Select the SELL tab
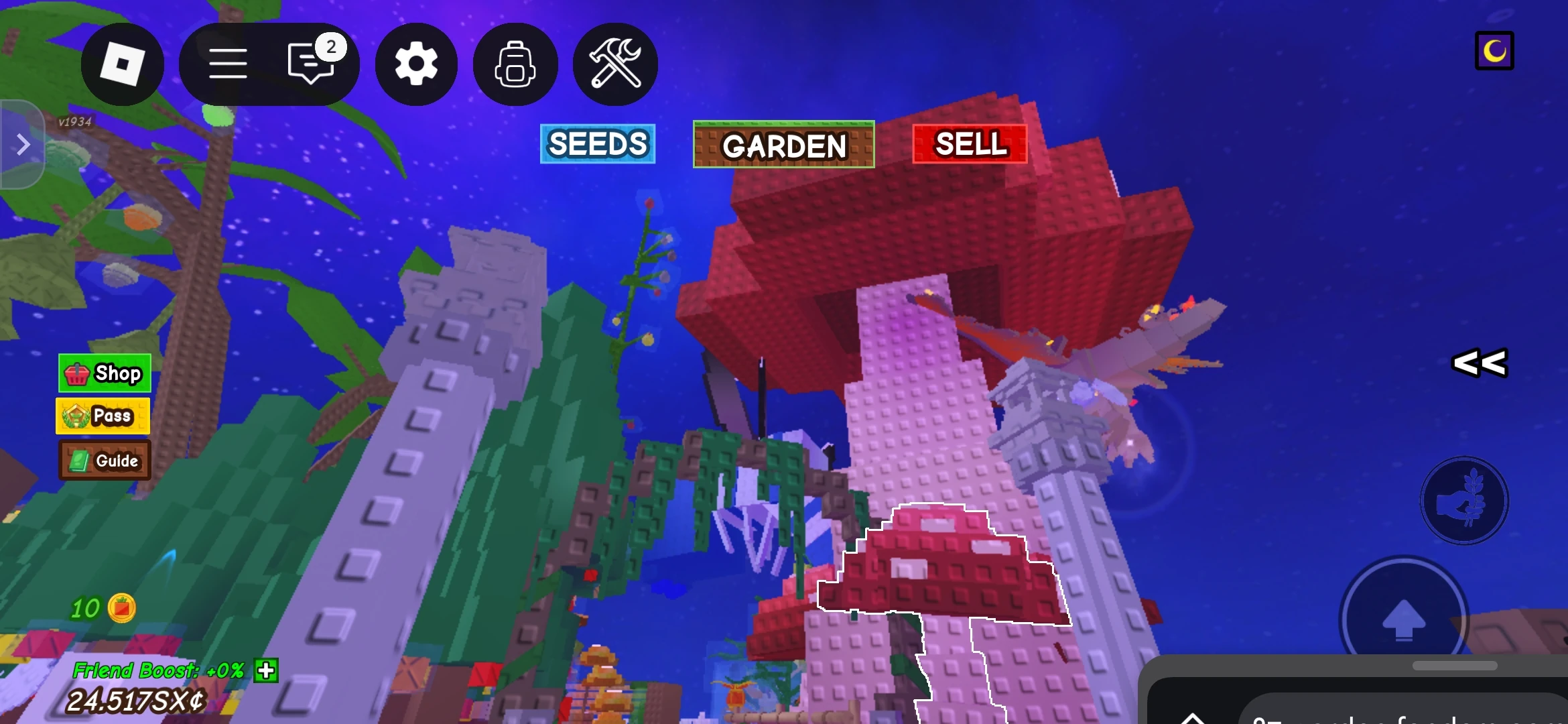The width and height of the screenshot is (1568, 724). pos(970,144)
